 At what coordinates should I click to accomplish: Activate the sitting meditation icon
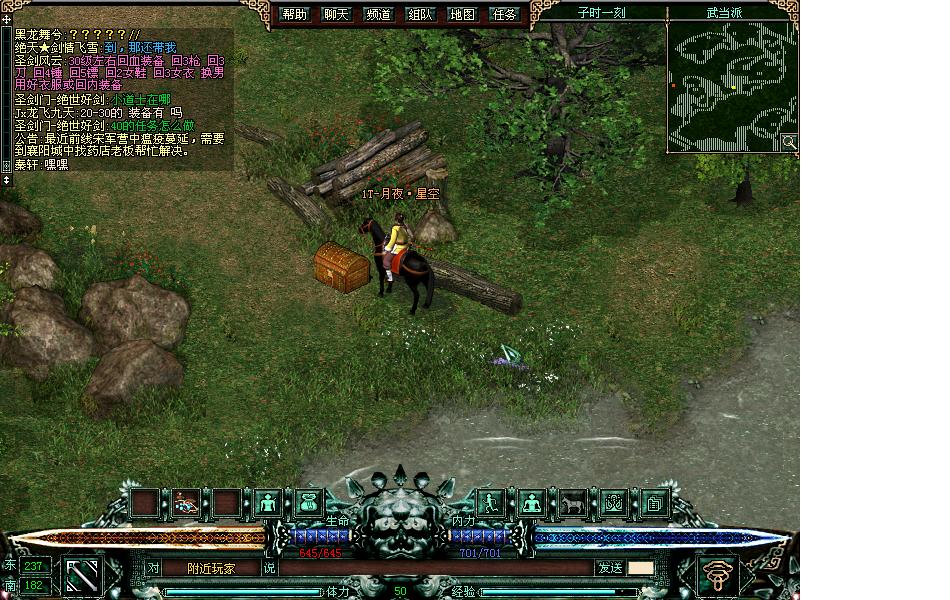pos(531,503)
